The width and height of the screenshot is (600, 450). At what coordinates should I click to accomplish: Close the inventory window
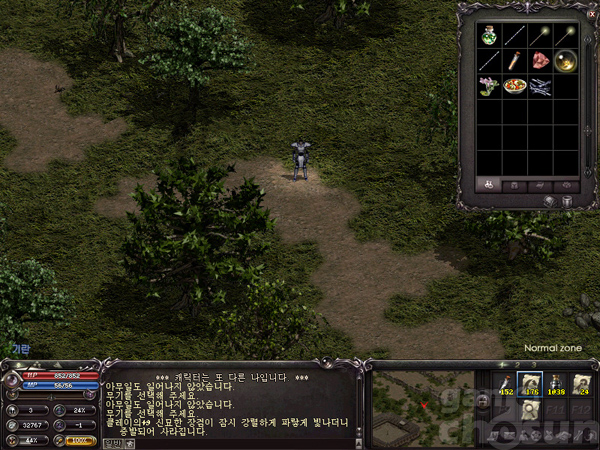(x=592, y=14)
